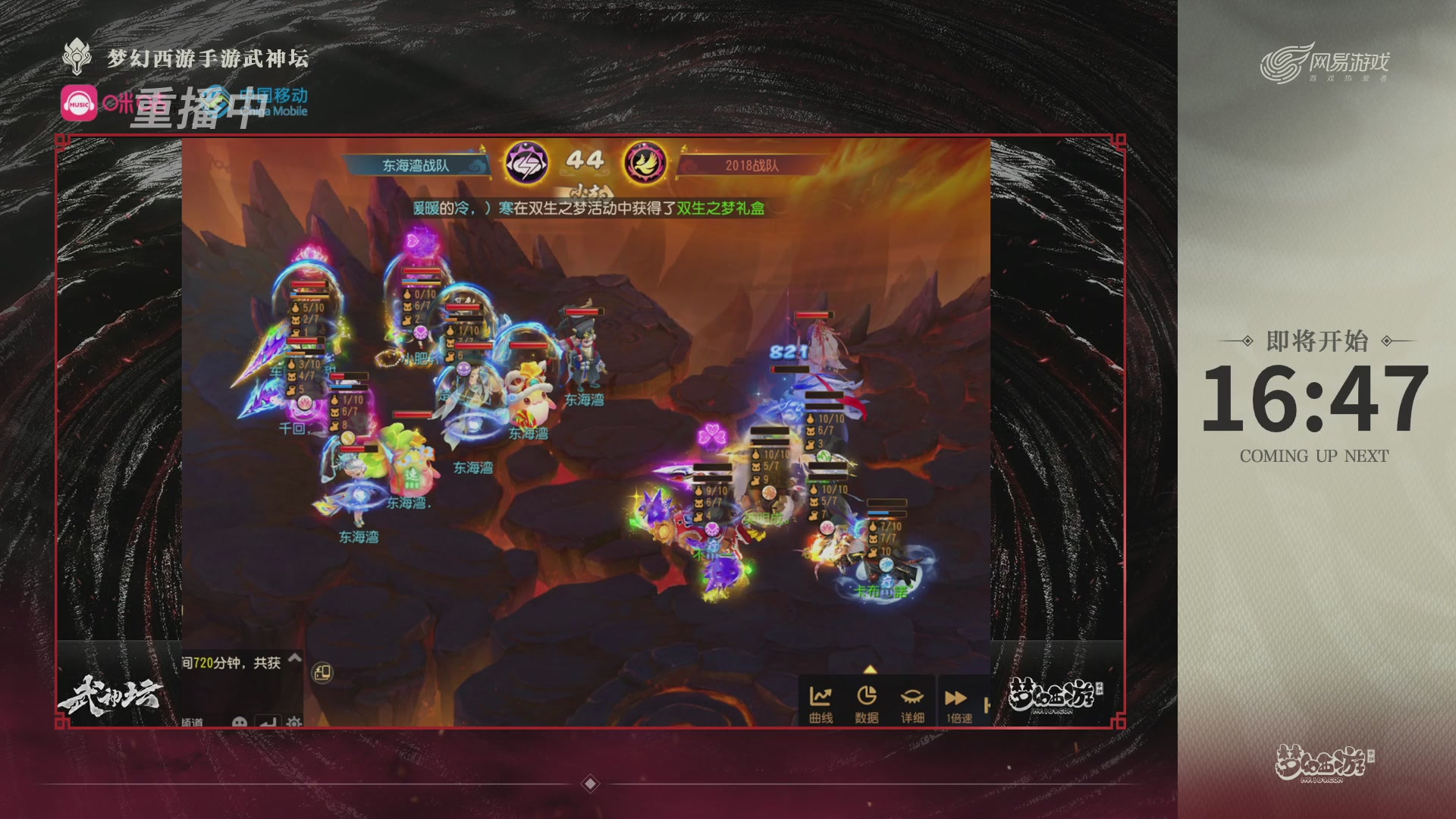Open the chat settings gear icon
The image size is (1456, 819).
coord(293,722)
